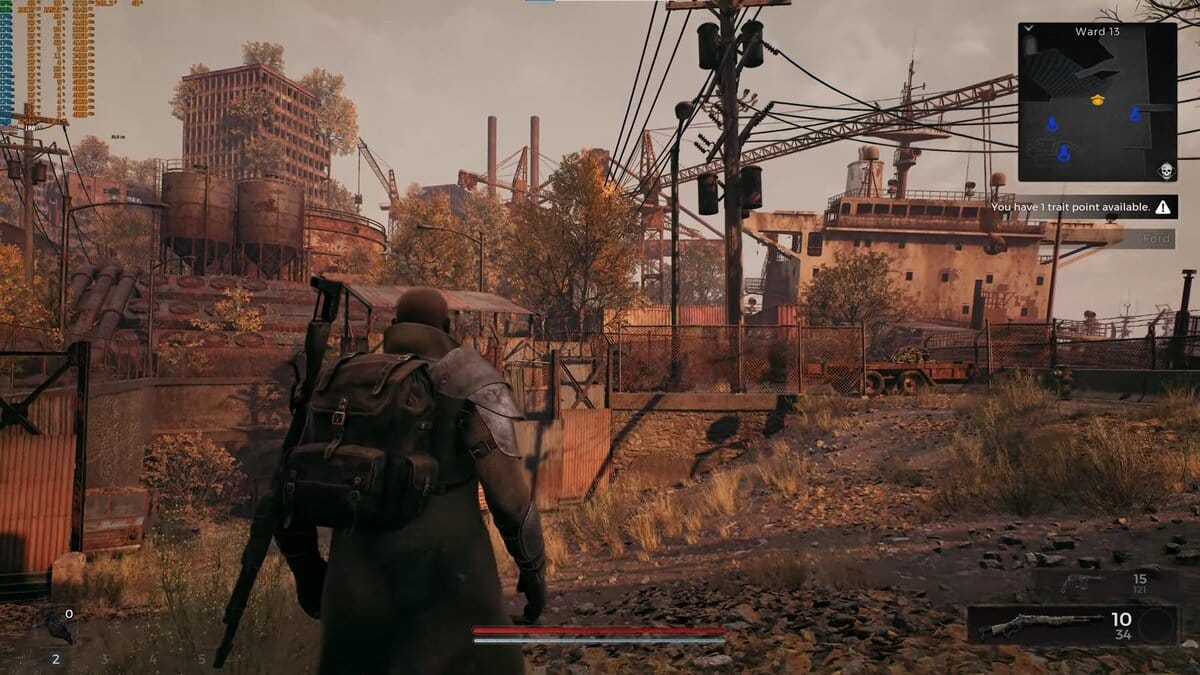The width and height of the screenshot is (1200, 675).
Task: Click the yellow player marker on the minimap
Action: coord(1097,99)
